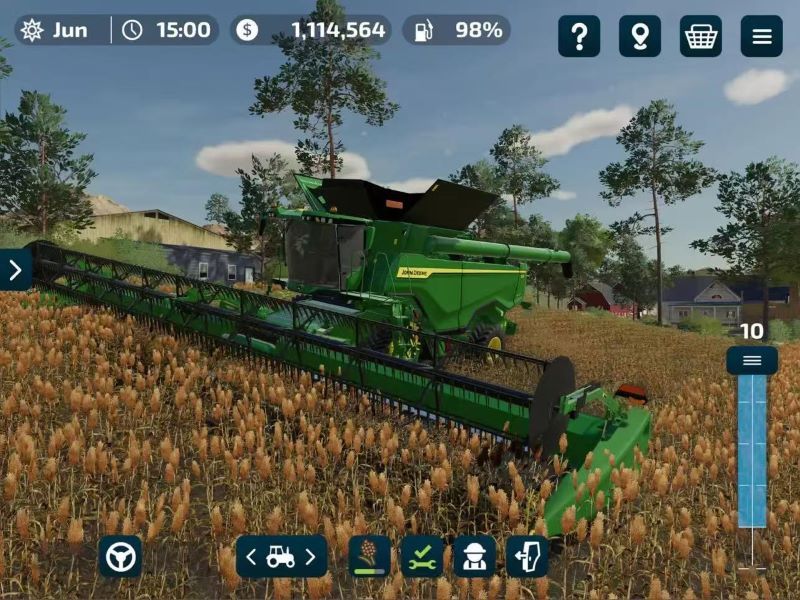
Task: Open the shop basket button
Action: [701, 36]
